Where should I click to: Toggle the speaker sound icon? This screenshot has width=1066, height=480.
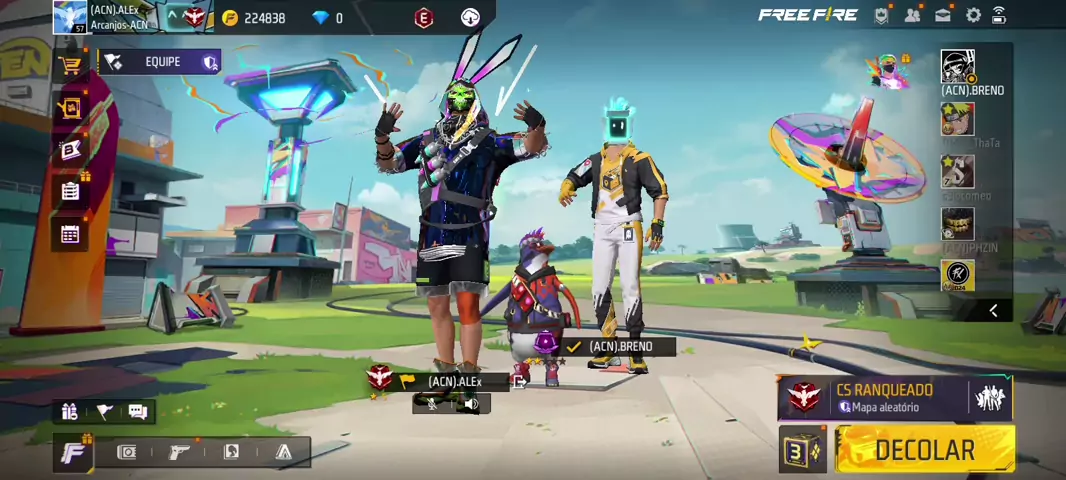[470, 404]
